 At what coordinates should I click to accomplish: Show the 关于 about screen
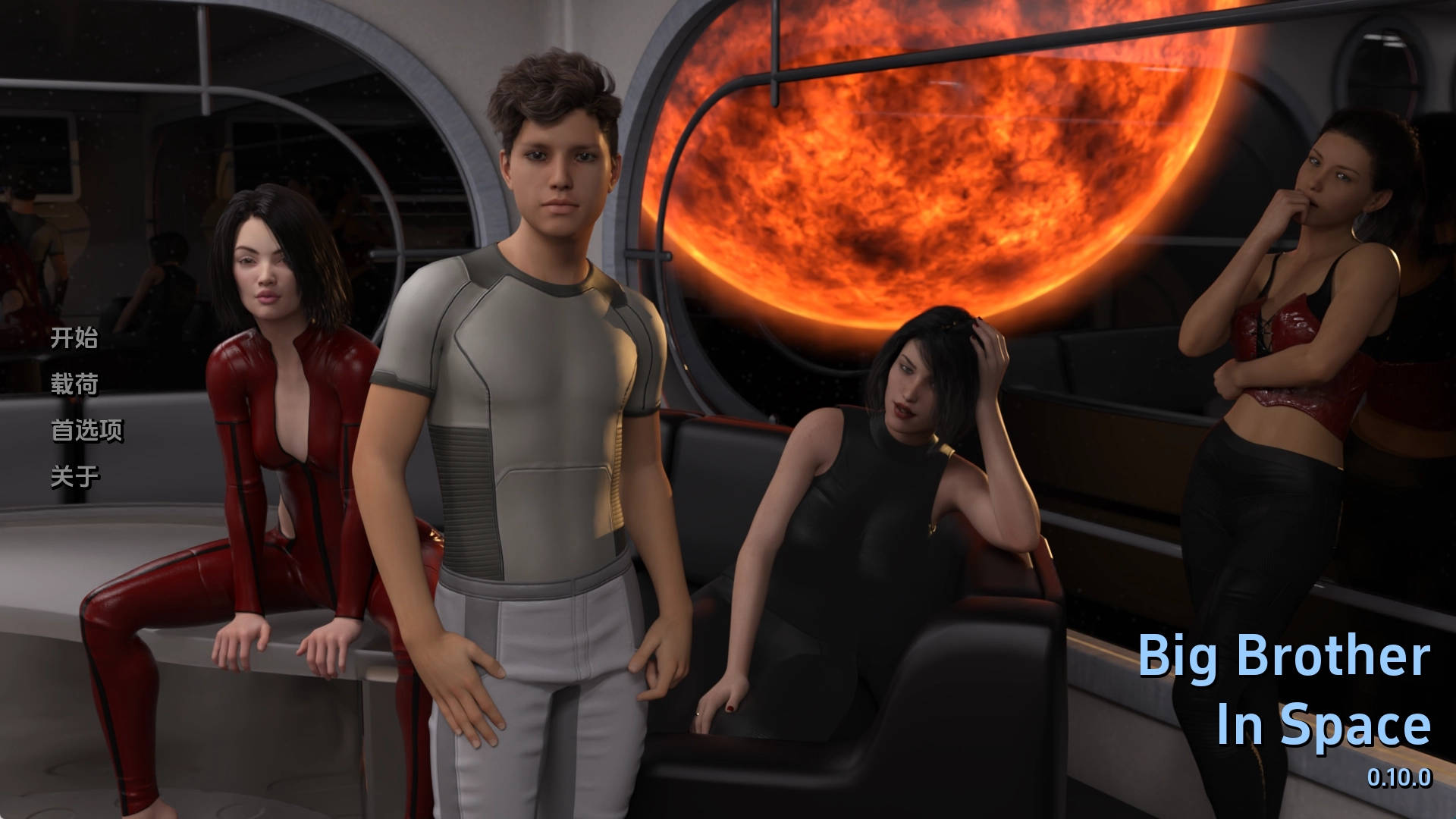pos(74,477)
